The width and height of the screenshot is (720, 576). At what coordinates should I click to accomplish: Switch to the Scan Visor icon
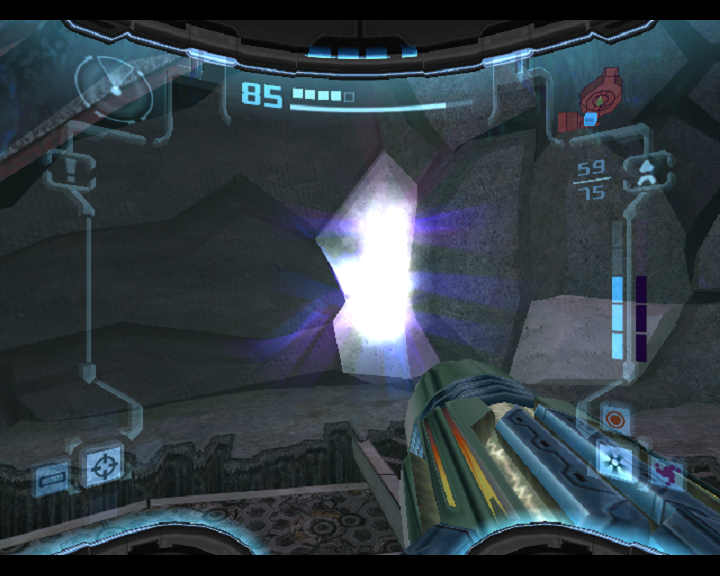click(50, 480)
